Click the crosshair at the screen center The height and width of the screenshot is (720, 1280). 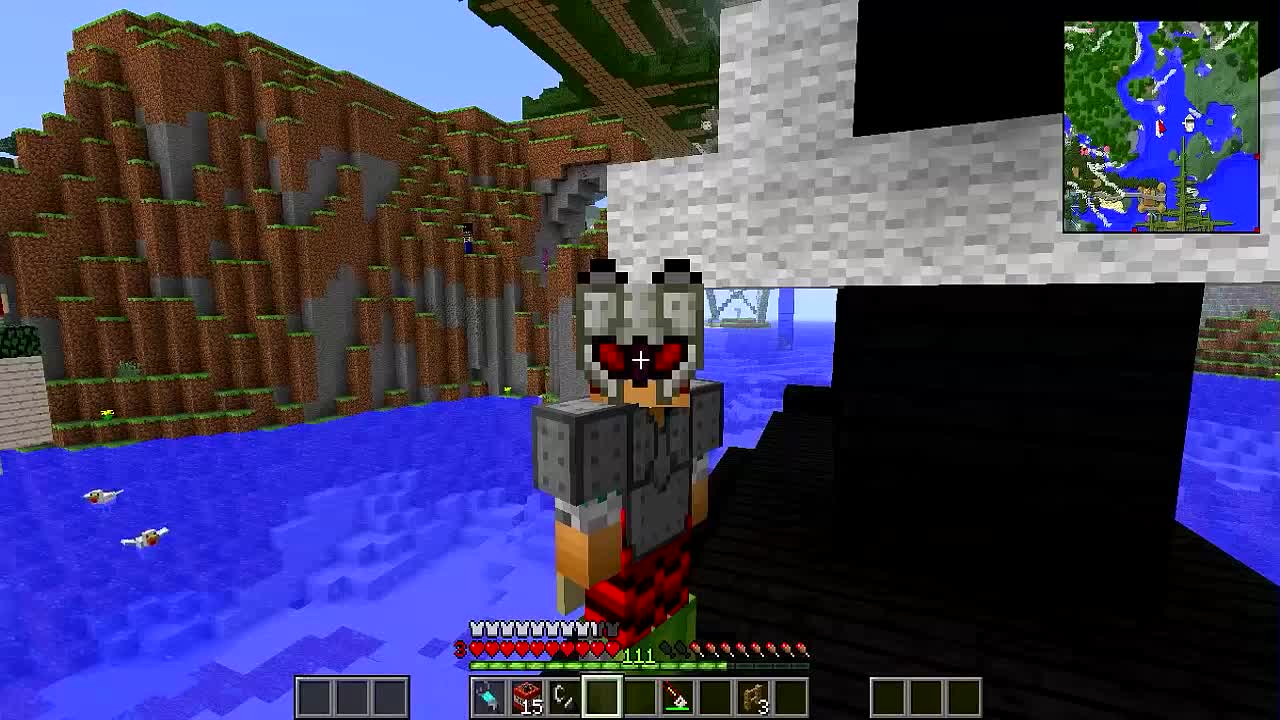coord(640,359)
